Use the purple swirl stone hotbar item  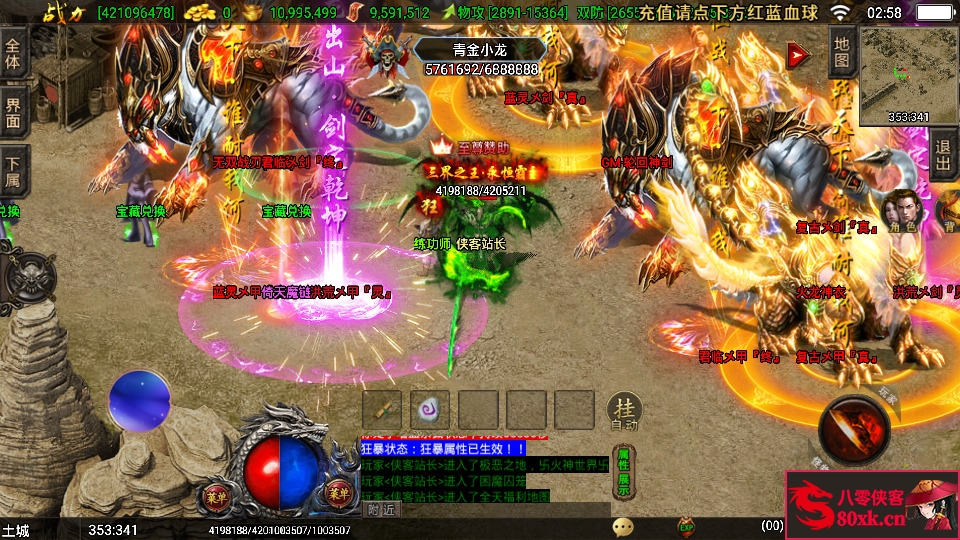click(430, 410)
